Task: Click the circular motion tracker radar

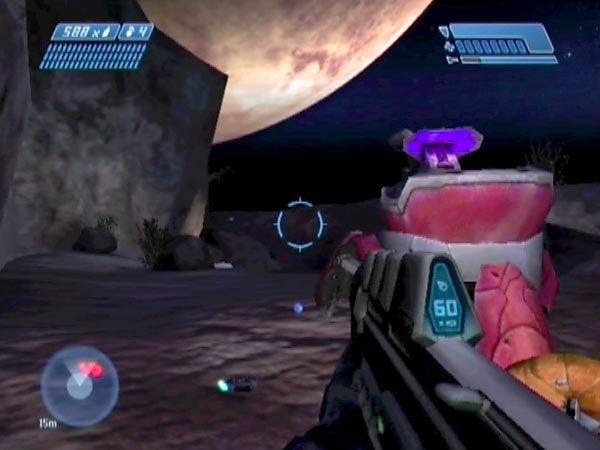Action: point(79,385)
